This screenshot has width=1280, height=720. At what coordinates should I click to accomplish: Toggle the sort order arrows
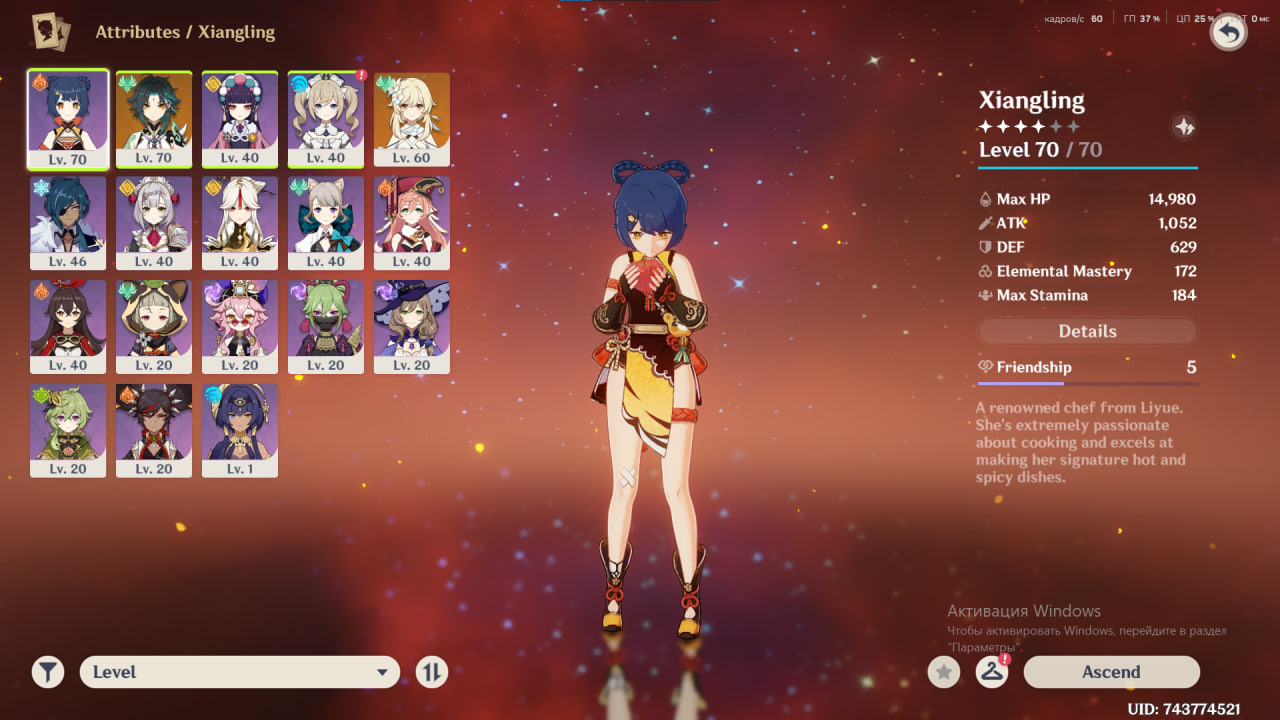(431, 672)
